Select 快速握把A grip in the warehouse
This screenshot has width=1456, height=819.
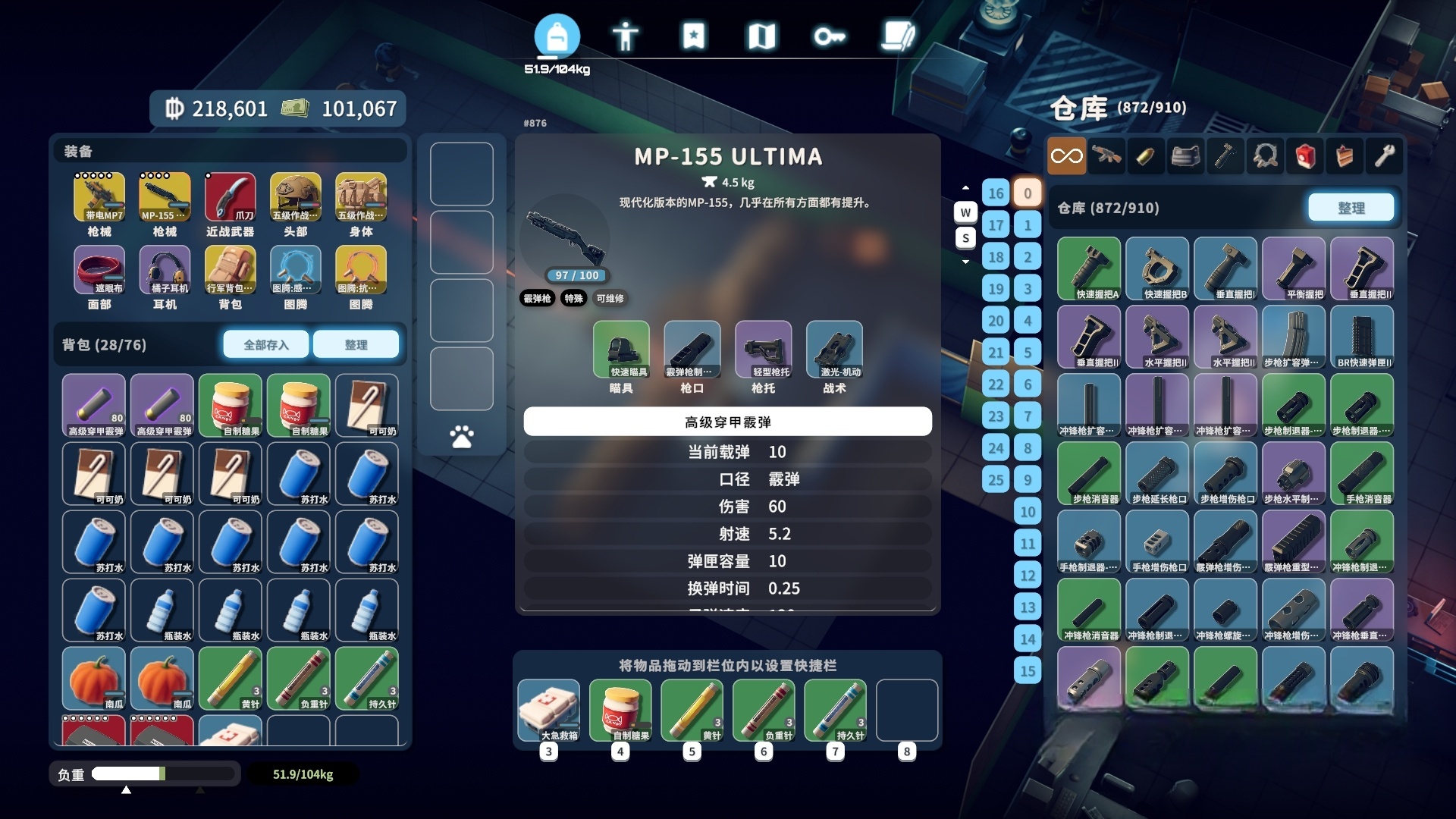coord(1089,268)
